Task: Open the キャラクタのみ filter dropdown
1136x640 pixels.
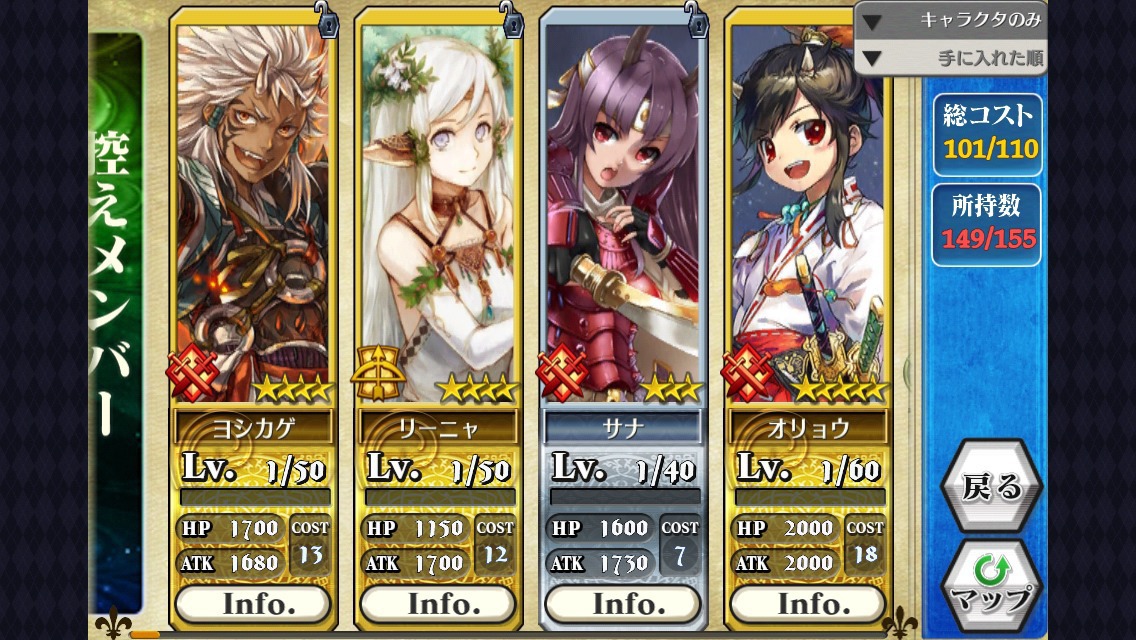Action: [x=950, y=20]
